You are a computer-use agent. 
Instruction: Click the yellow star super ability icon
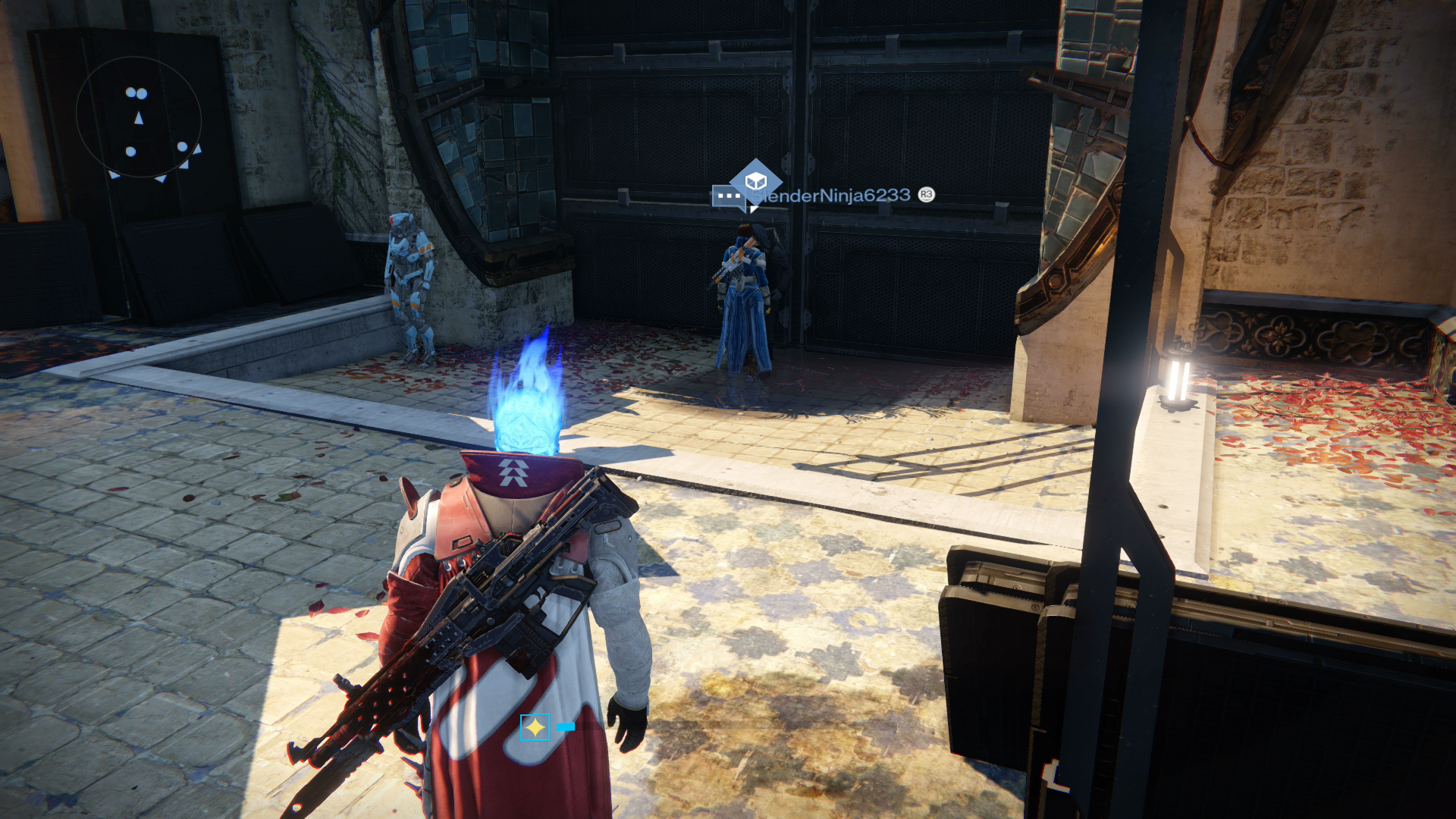(x=535, y=728)
